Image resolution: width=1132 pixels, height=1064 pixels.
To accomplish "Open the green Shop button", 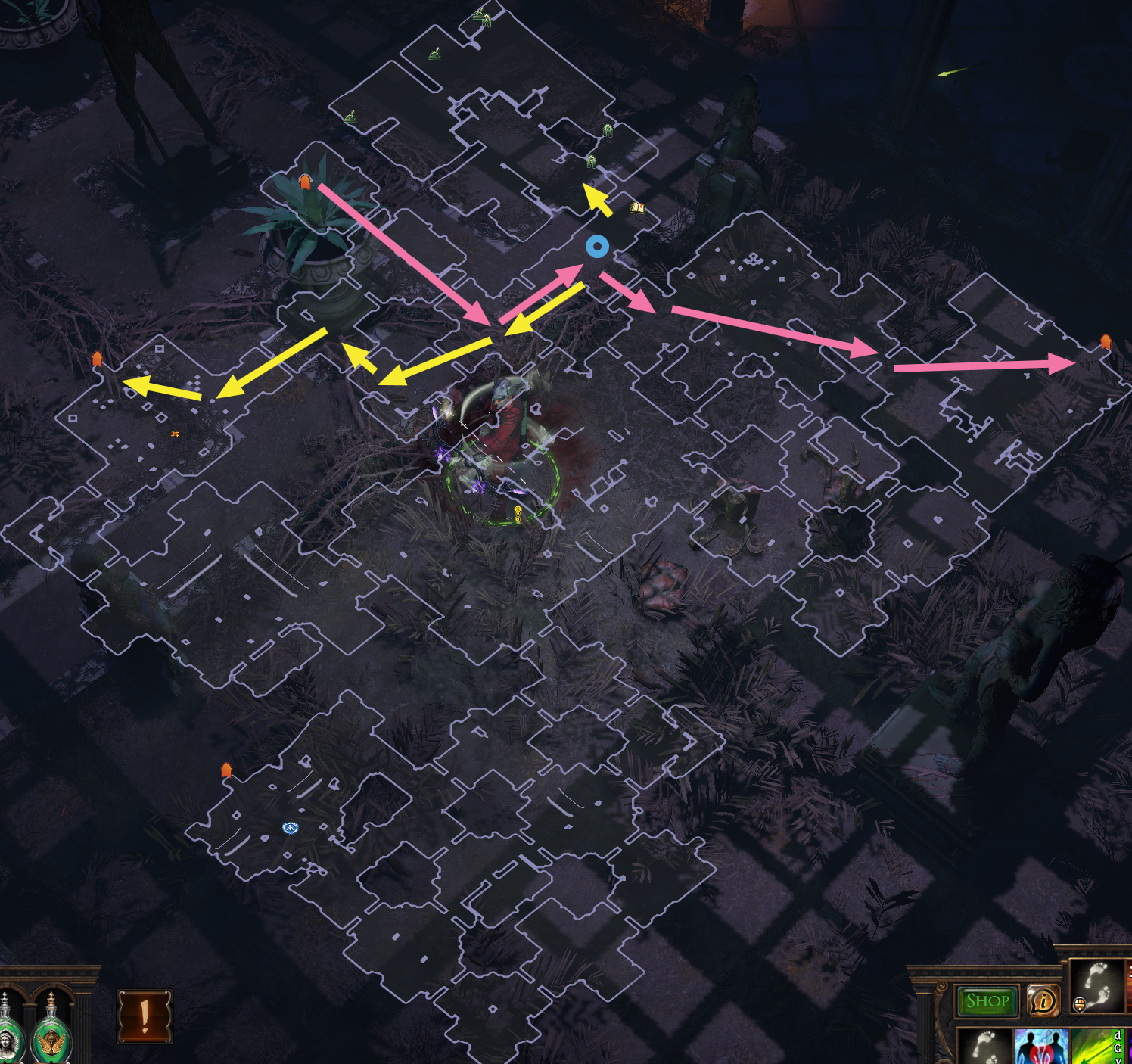I will click(987, 1000).
